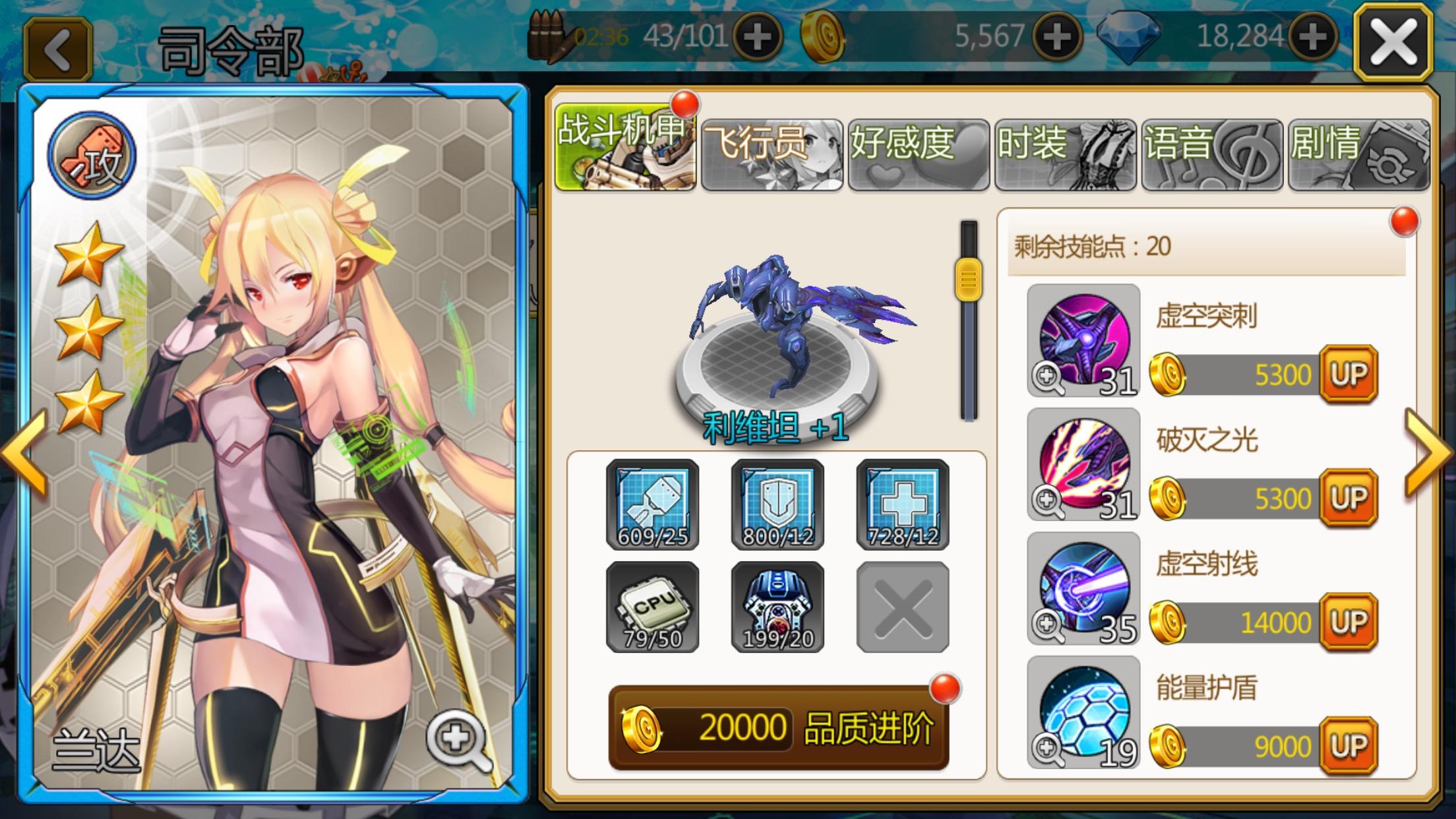The height and width of the screenshot is (819, 1456).
Task: Add more ammo with the plus button
Action: [x=757, y=37]
